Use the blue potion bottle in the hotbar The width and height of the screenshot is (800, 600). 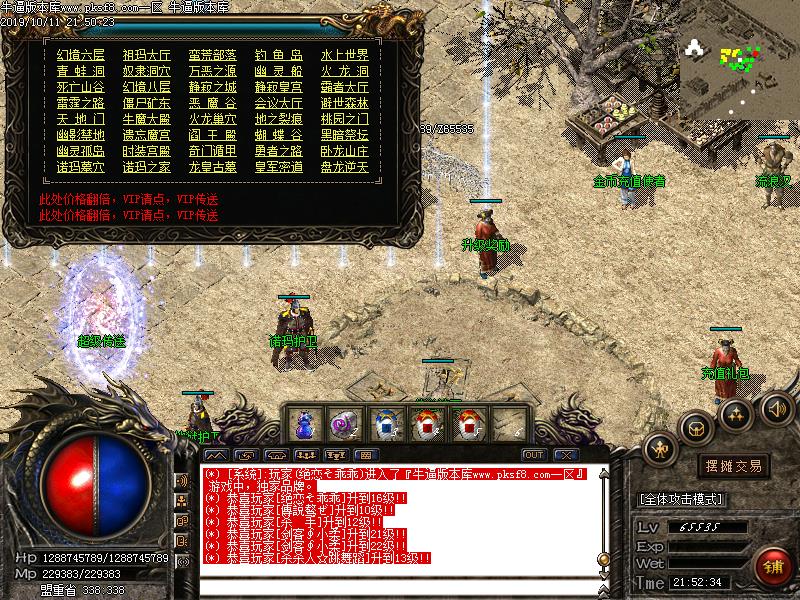coord(304,425)
